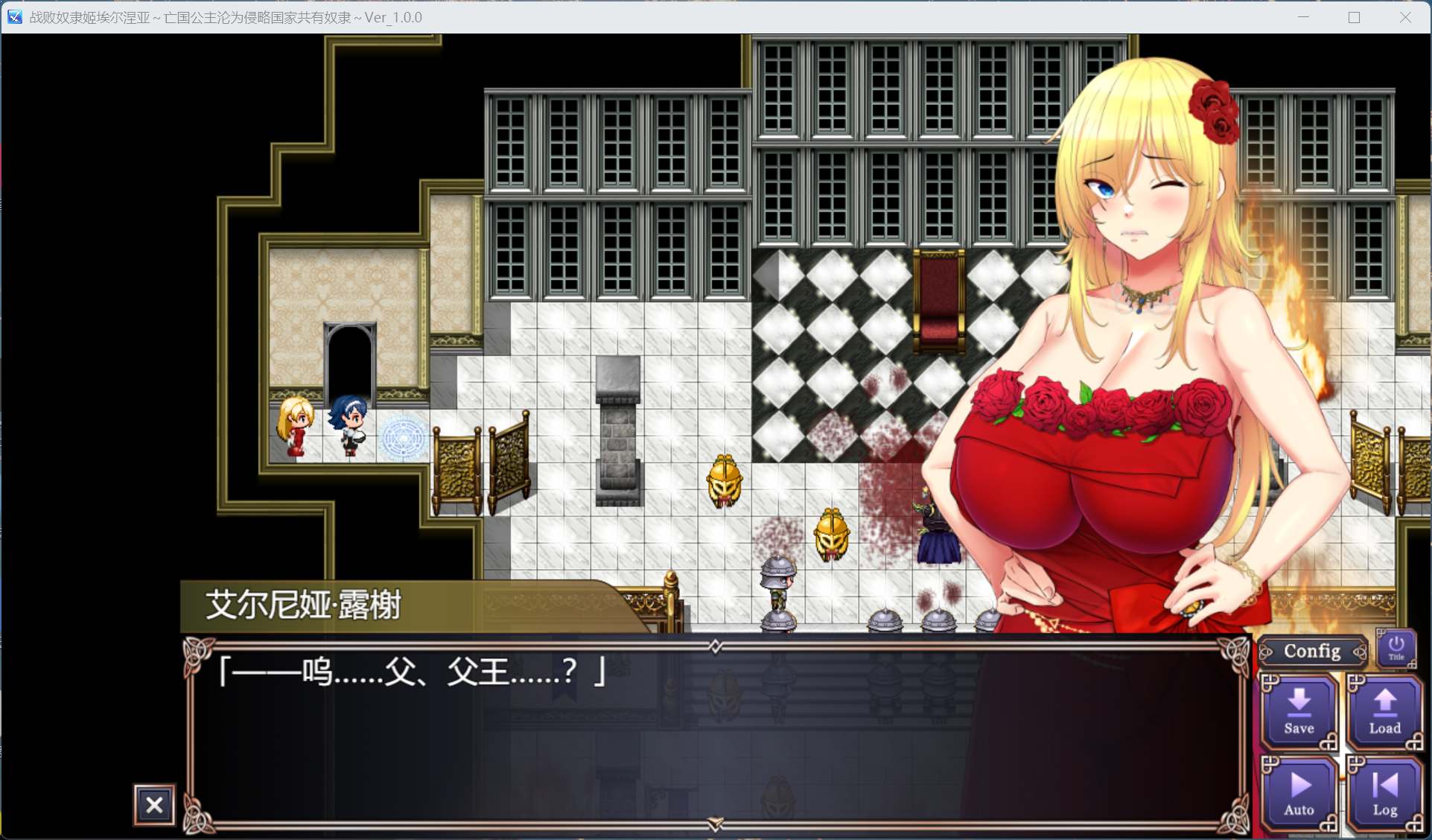Screen dimensions: 1432x840
Task: Select the blonde princess sprite near the doorway
Action: (294, 428)
